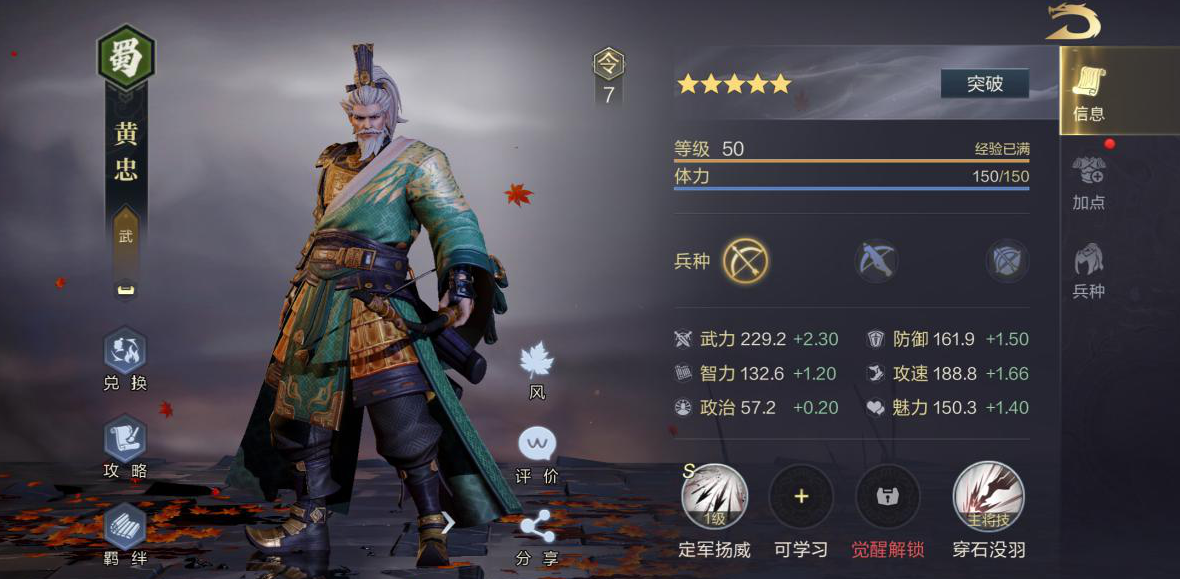Viewport: 1180px width, 579px height.
Task: Switch to the 兵种 troop type tab
Action: pos(1088,270)
